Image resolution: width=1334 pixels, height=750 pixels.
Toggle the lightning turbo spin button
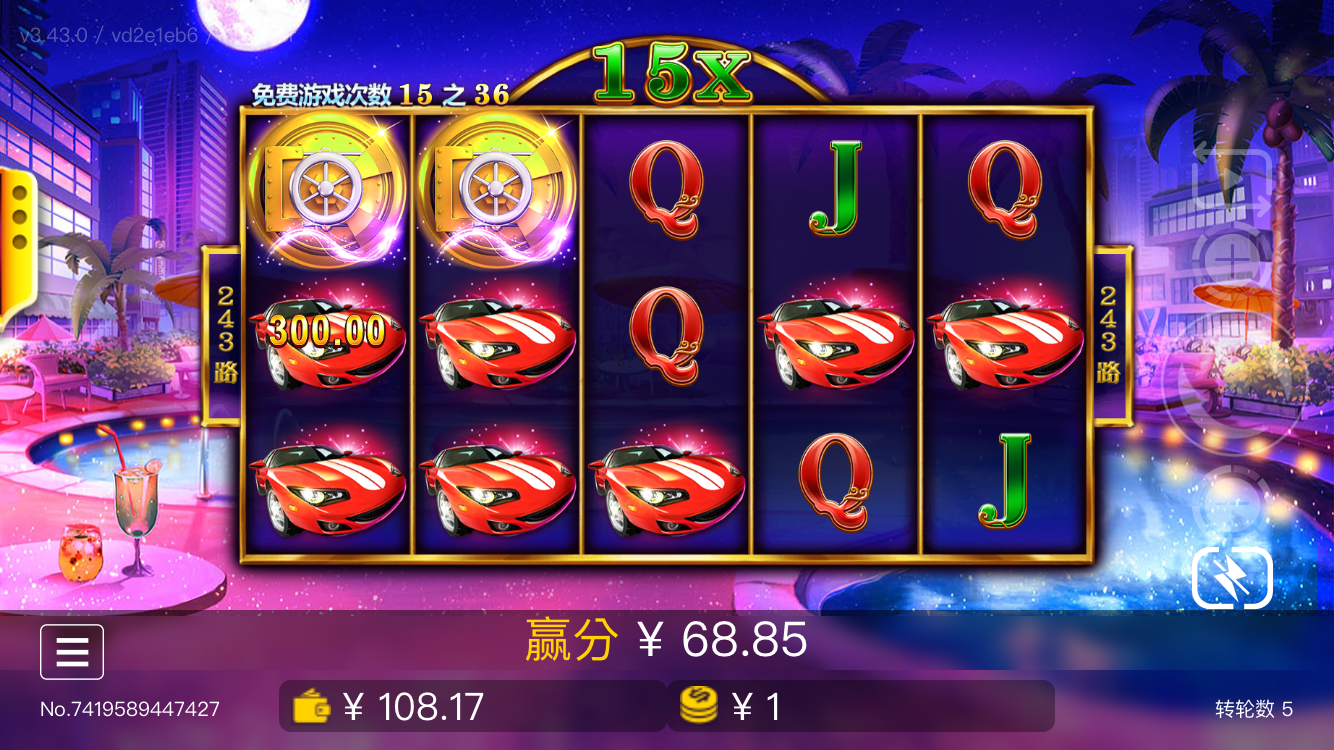tap(1232, 577)
